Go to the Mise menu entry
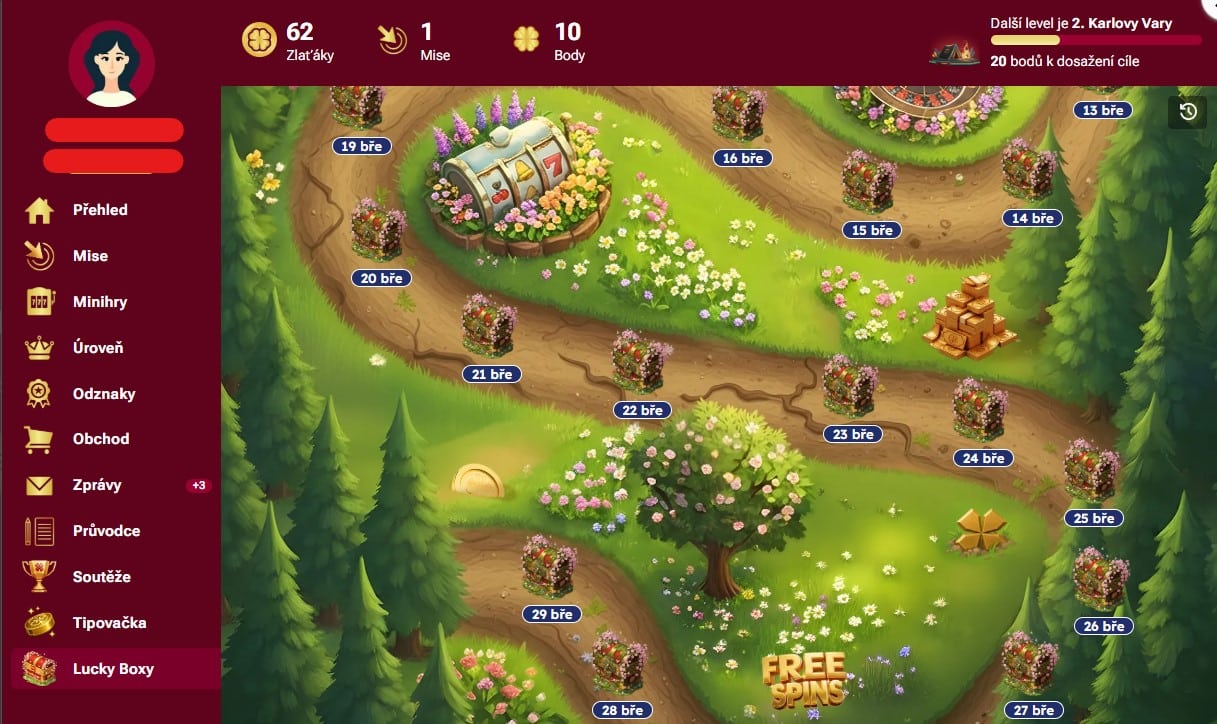 90,256
